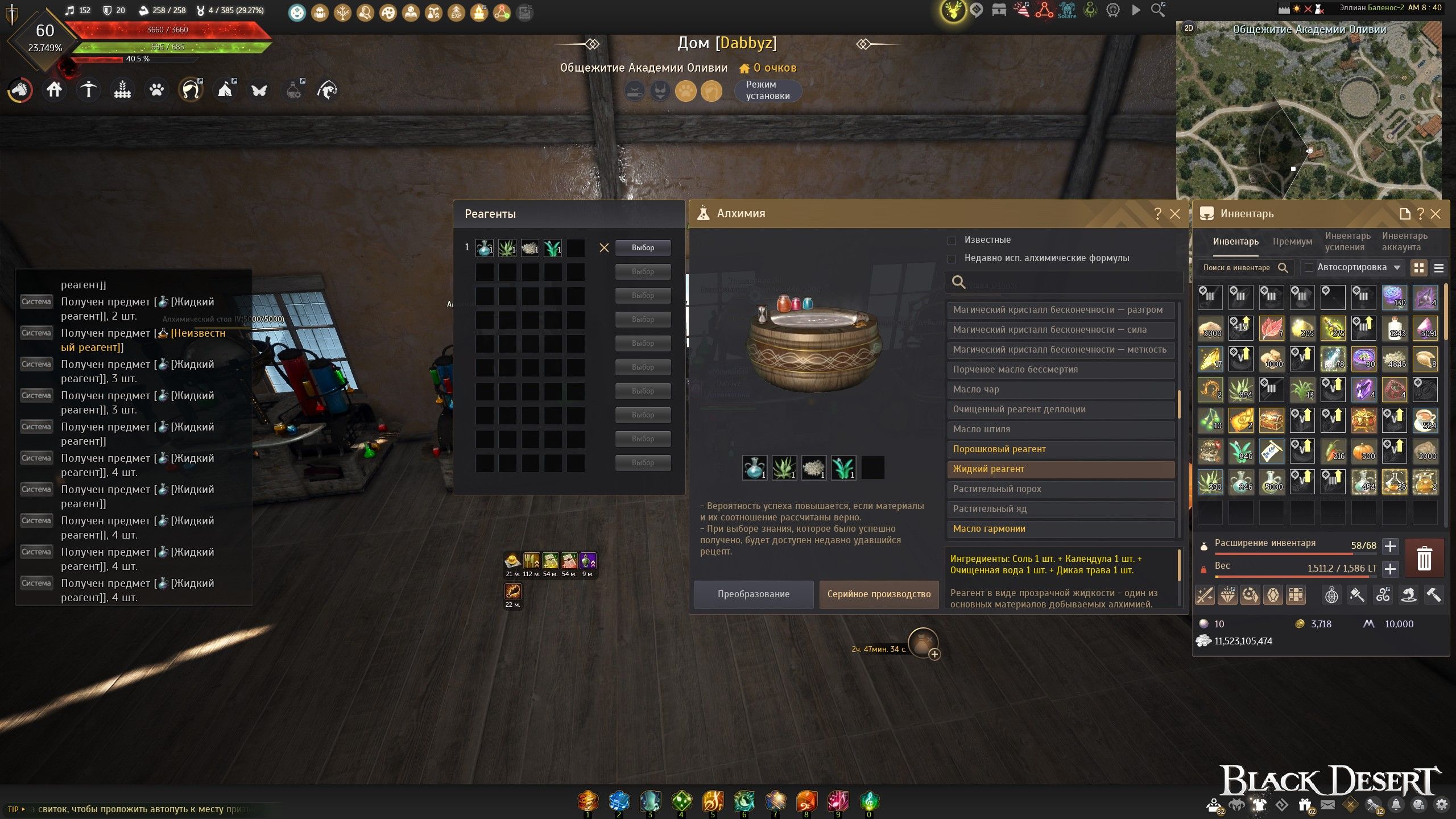This screenshot has width=1456, height=819.
Task: Expand inventory slots with the plus button
Action: [1390, 547]
